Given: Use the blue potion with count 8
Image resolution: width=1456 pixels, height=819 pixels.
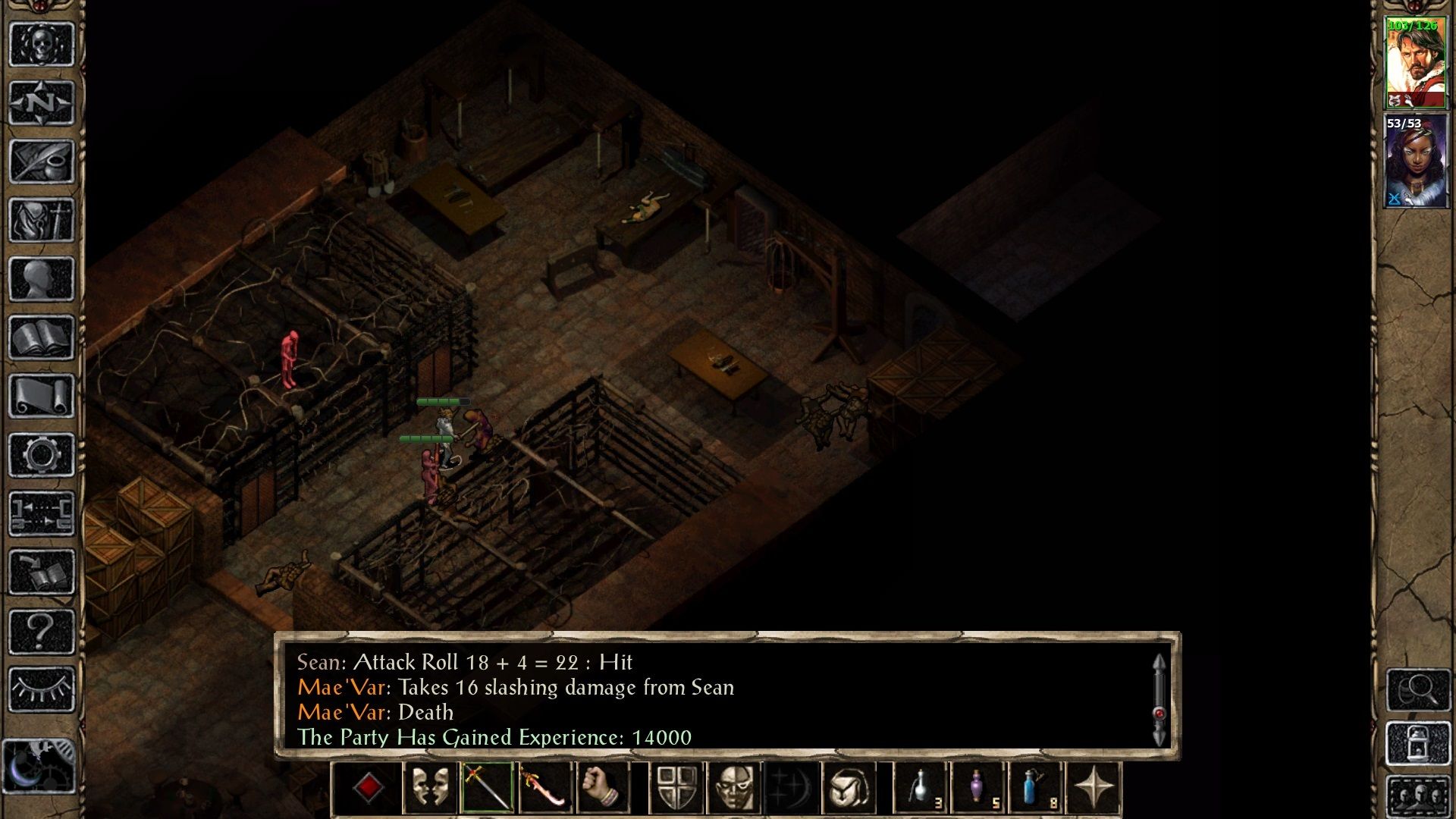Looking at the screenshot, I should coord(1036,788).
